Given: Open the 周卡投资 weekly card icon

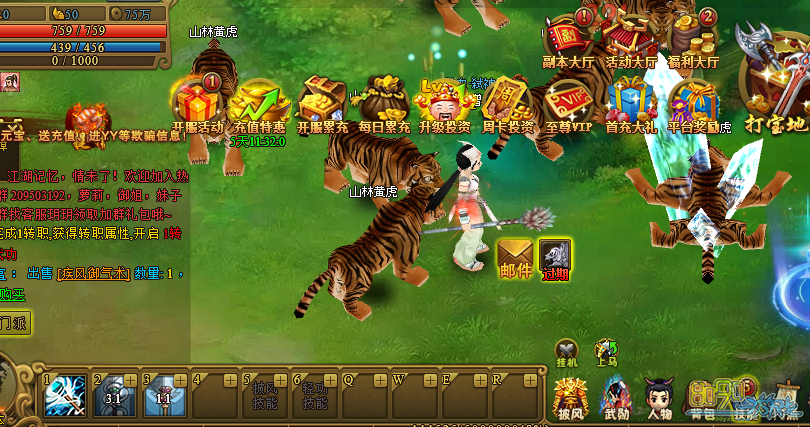Looking at the screenshot, I should tap(507, 102).
